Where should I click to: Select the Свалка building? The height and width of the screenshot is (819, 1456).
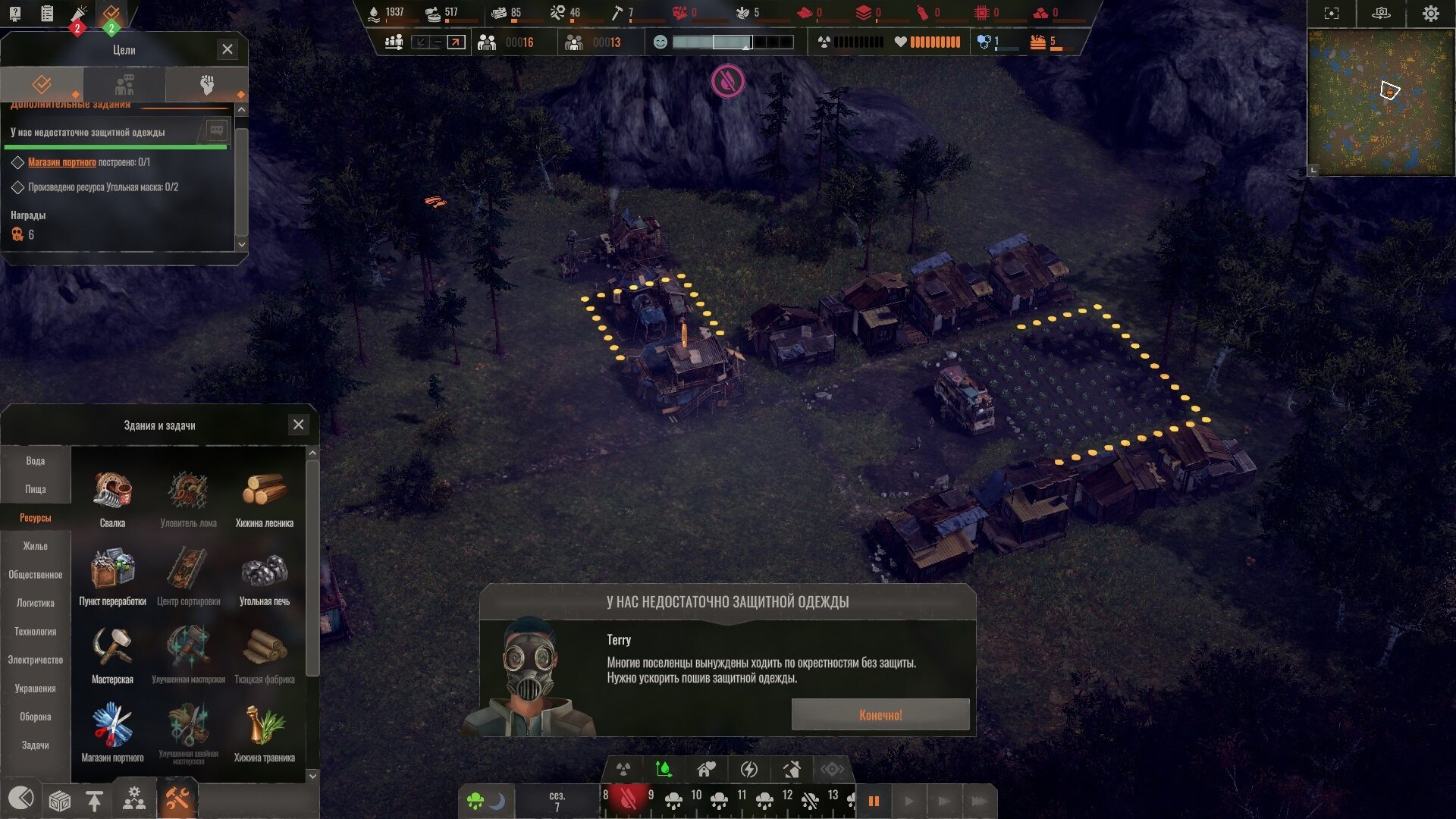[x=112, y=497]
